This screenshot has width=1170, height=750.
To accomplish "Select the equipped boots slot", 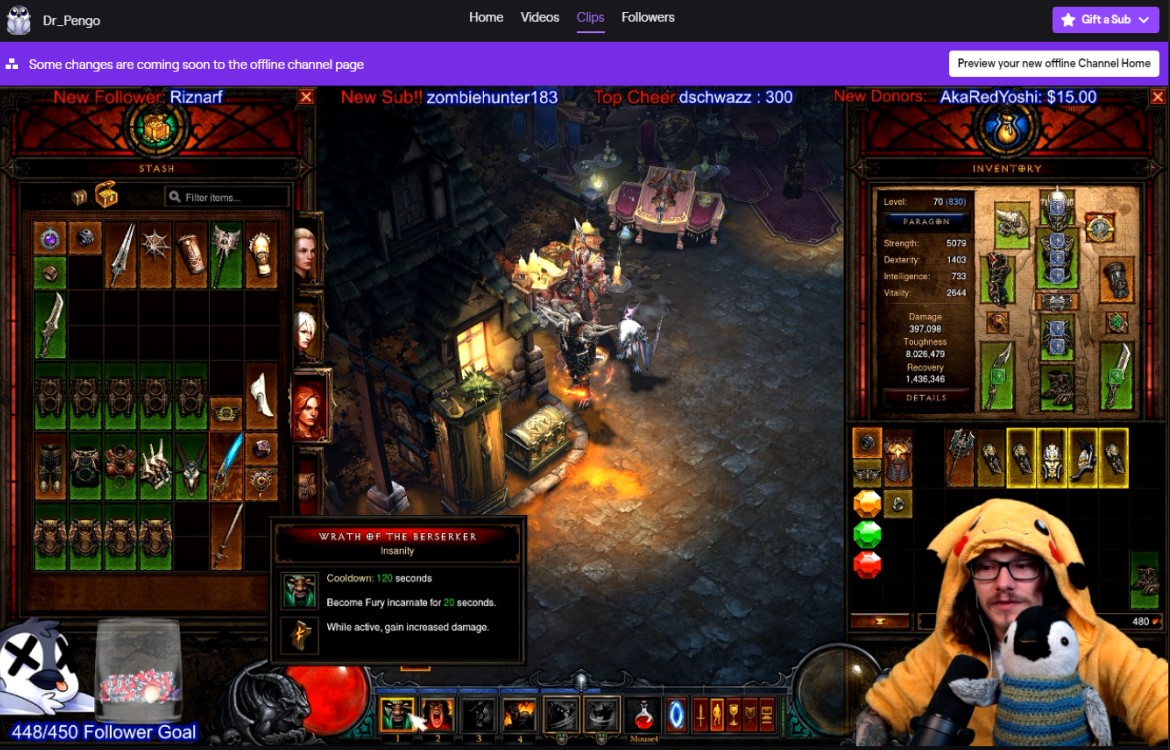I will click(x=1056, y=386).
